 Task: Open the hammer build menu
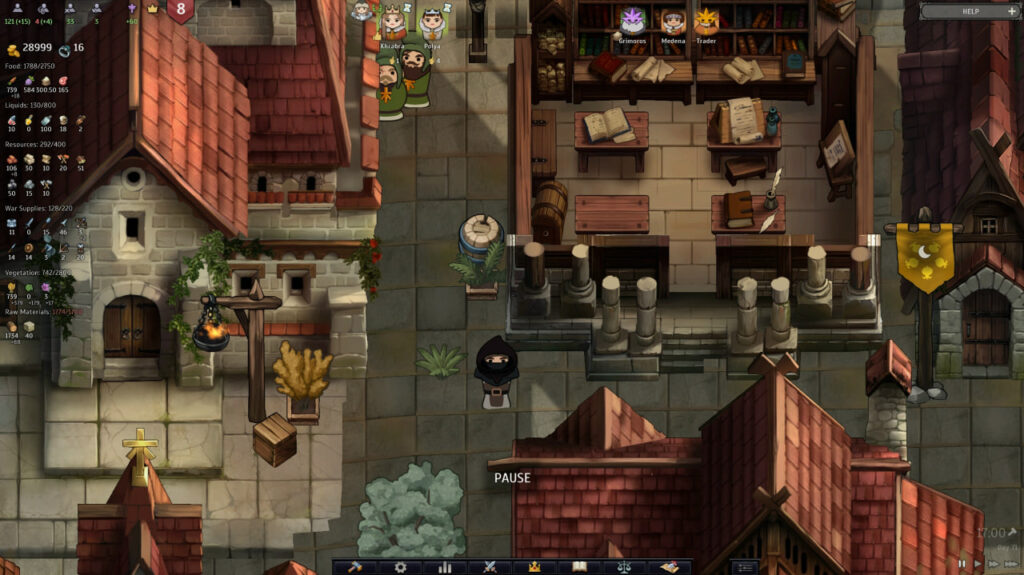355,567
